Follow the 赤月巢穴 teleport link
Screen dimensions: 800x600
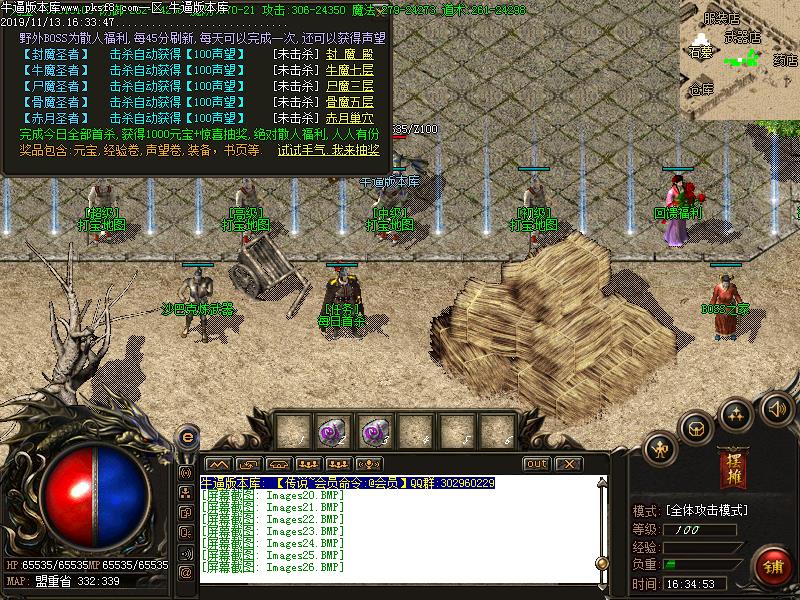(350, 118)
